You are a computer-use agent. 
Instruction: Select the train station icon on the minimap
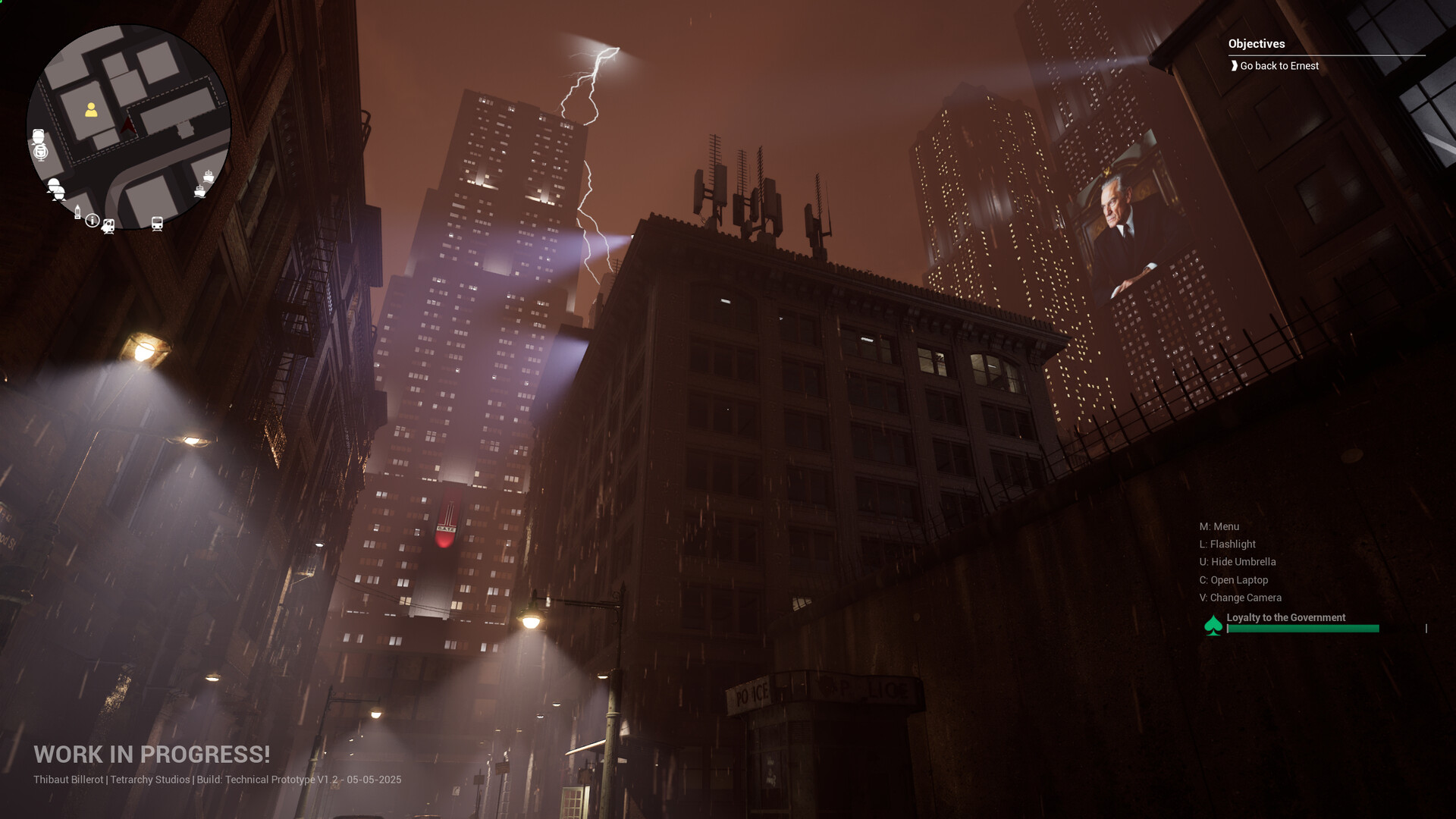coord(157,223)
